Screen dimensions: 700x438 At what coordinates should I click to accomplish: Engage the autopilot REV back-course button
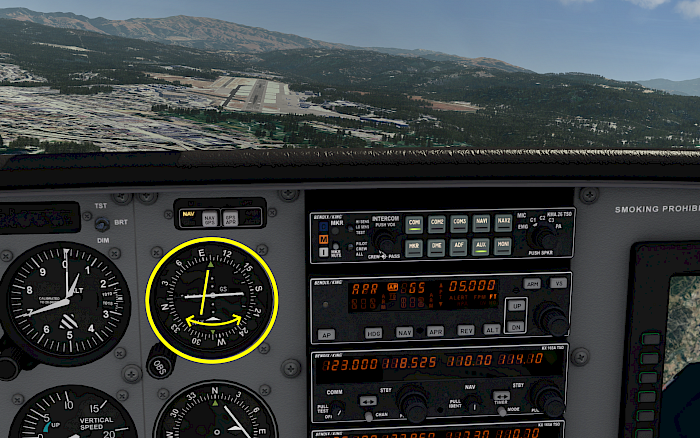click(465, 329)
